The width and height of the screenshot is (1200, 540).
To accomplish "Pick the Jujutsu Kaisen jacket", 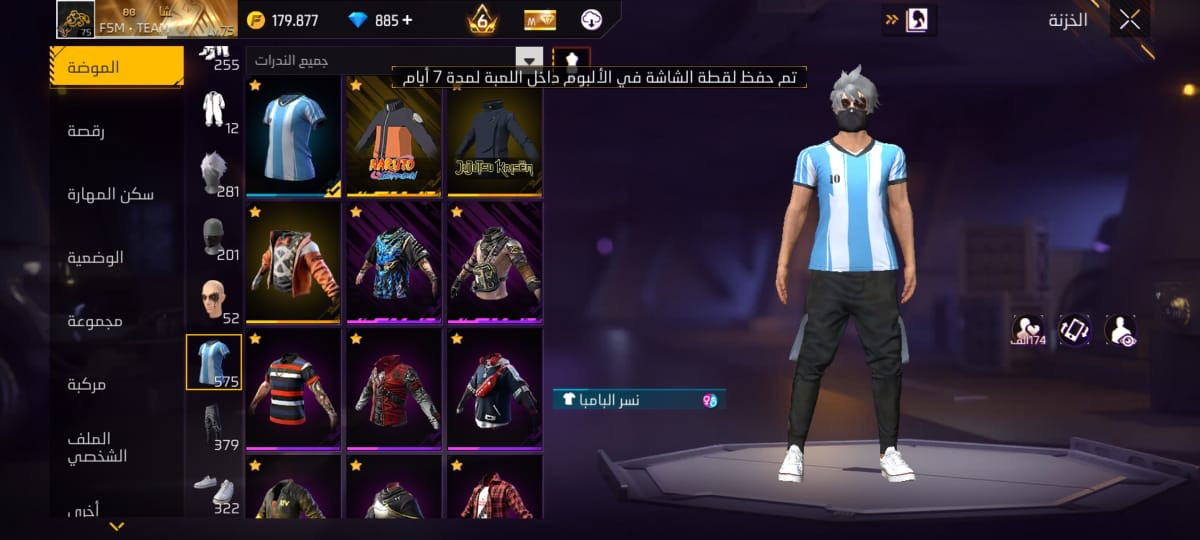I will (x=494, y=137).
